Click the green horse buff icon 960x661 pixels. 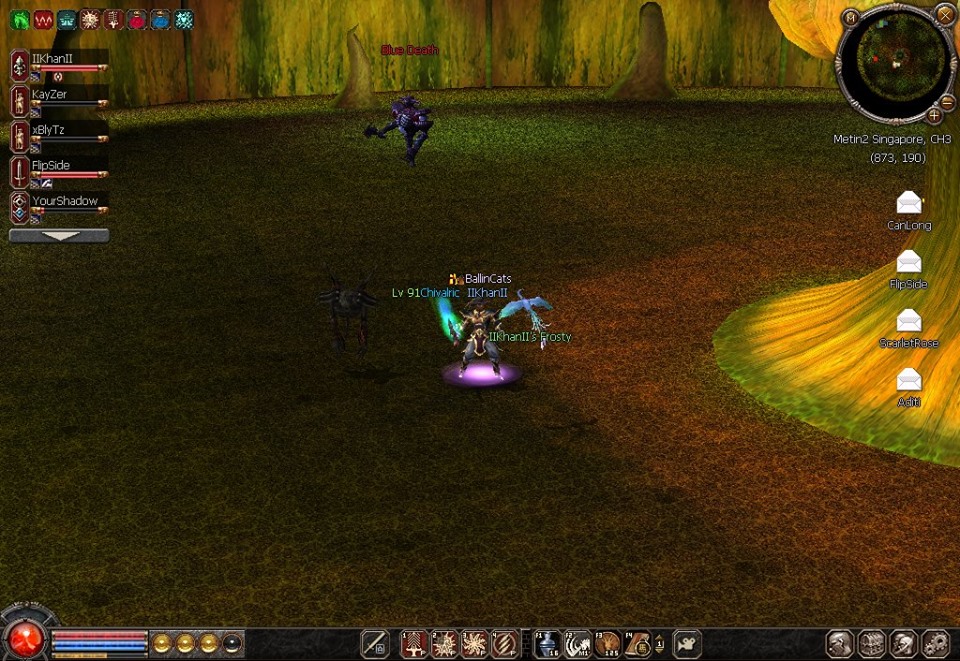pyautogui.click(x=19, y=19)
